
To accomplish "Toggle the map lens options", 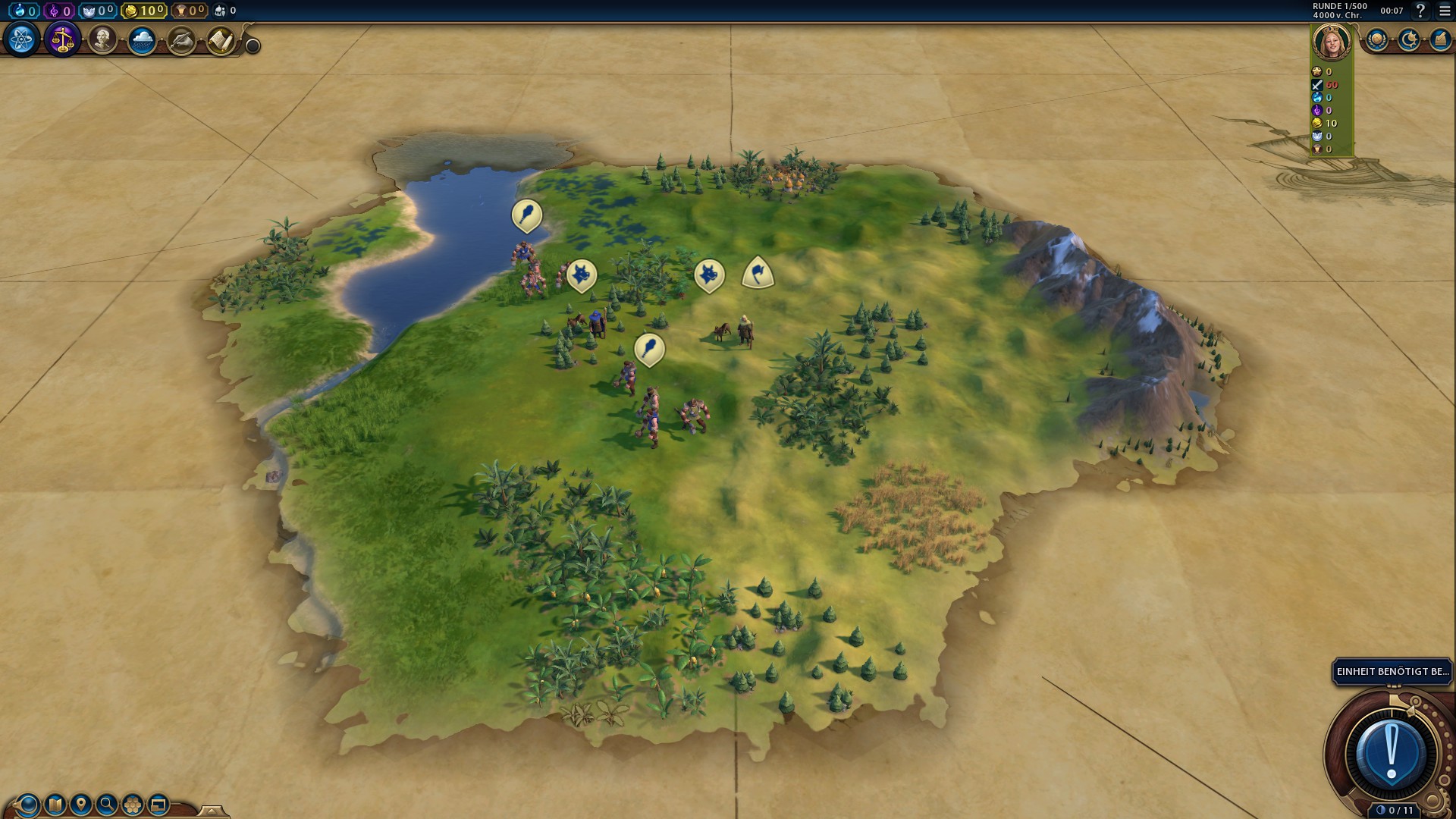I will 28,804.
